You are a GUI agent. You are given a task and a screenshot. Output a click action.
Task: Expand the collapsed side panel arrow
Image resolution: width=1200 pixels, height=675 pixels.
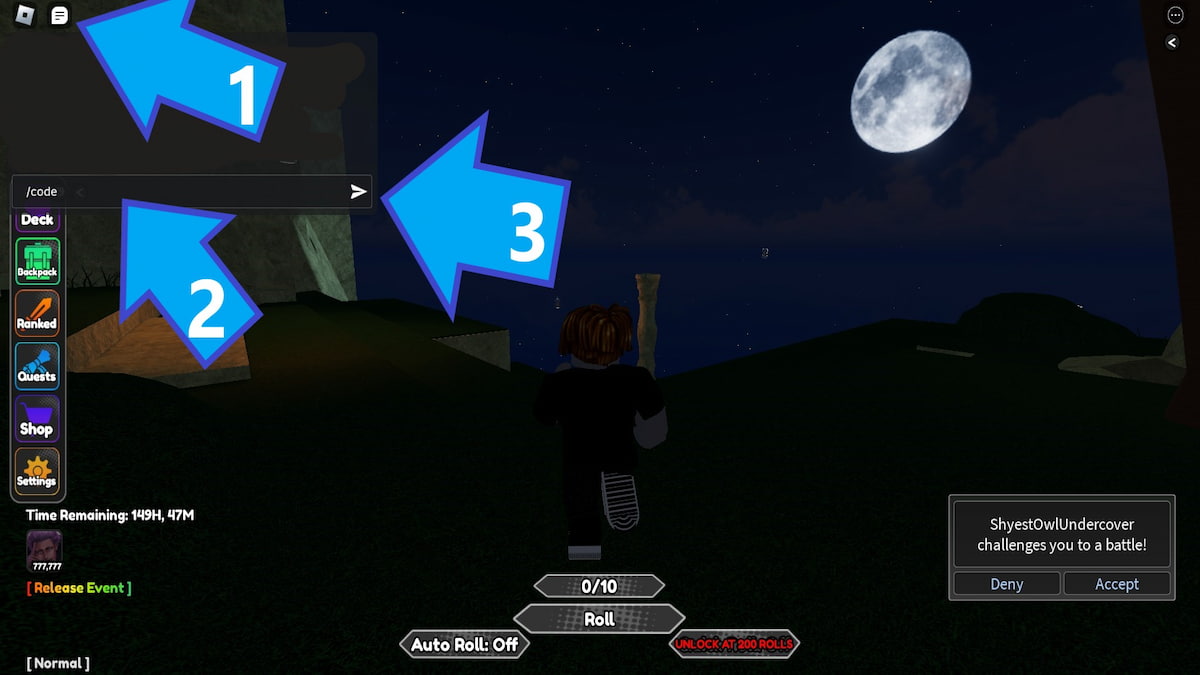coord(1173,42)
